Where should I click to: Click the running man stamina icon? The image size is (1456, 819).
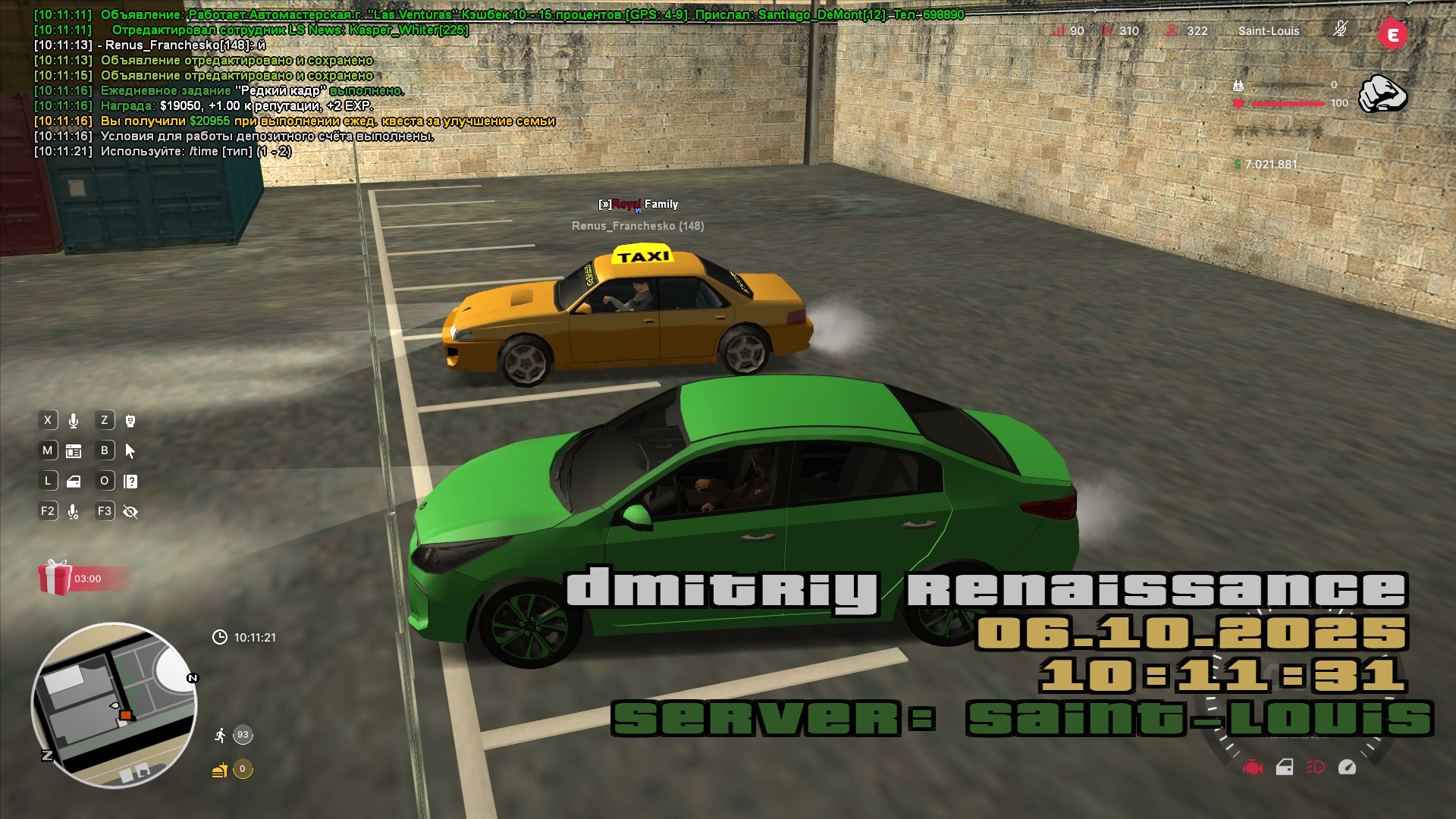pyautogui.click(x=220, y=735)
